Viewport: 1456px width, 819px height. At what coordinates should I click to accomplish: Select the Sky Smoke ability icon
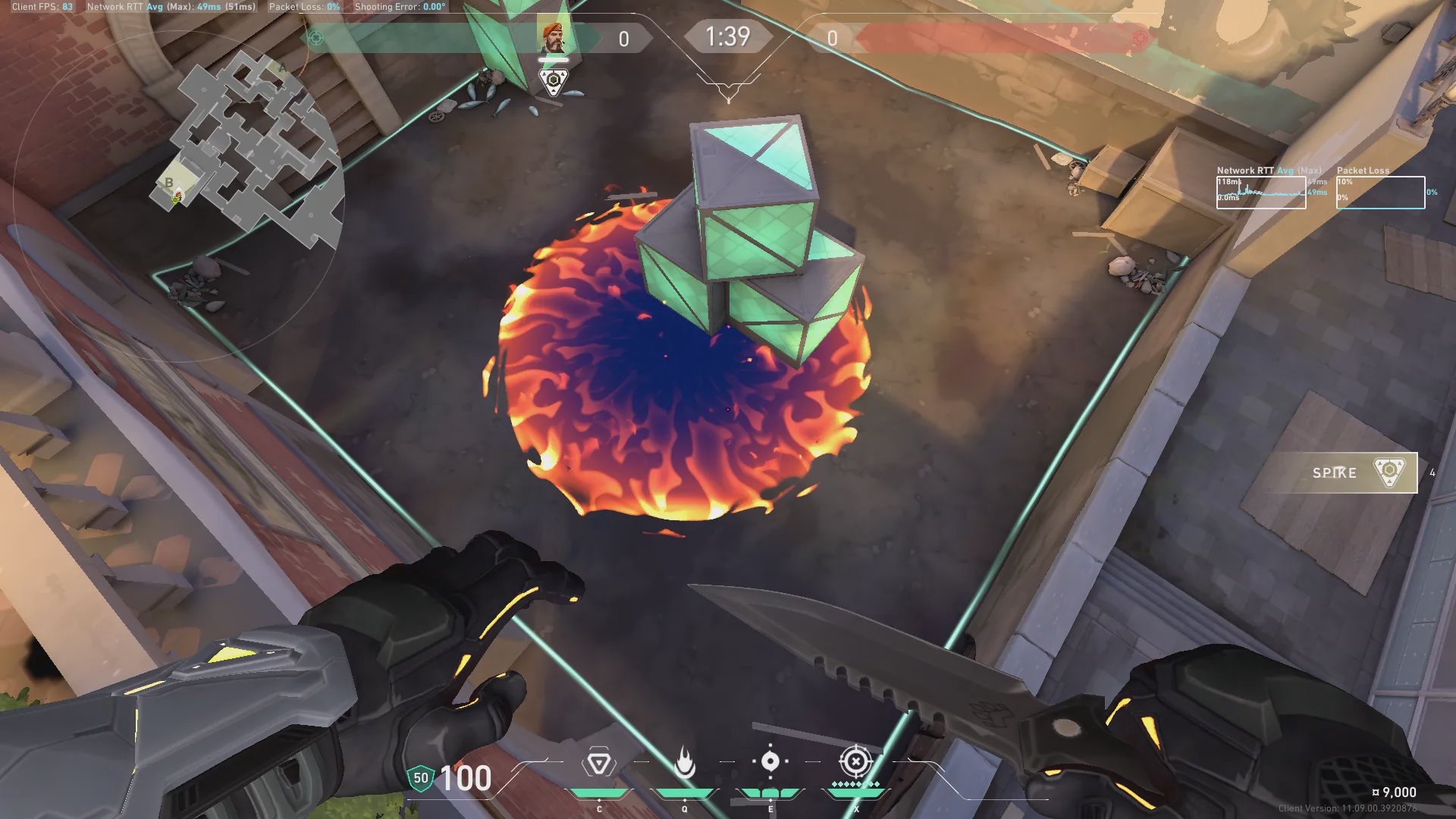click(770, 761)
